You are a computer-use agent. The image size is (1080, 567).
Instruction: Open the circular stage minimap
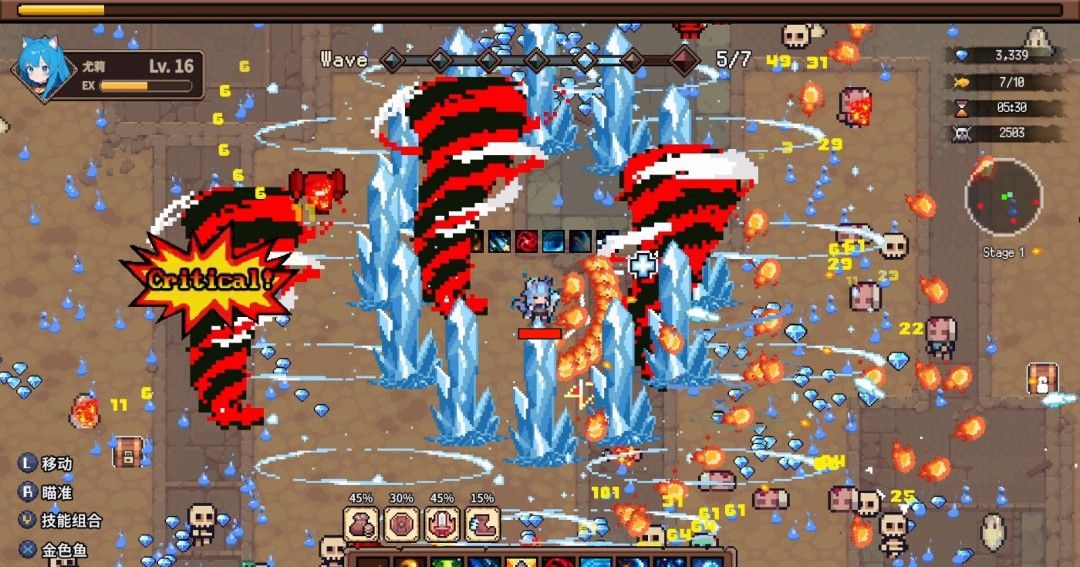pos(1003,198)
